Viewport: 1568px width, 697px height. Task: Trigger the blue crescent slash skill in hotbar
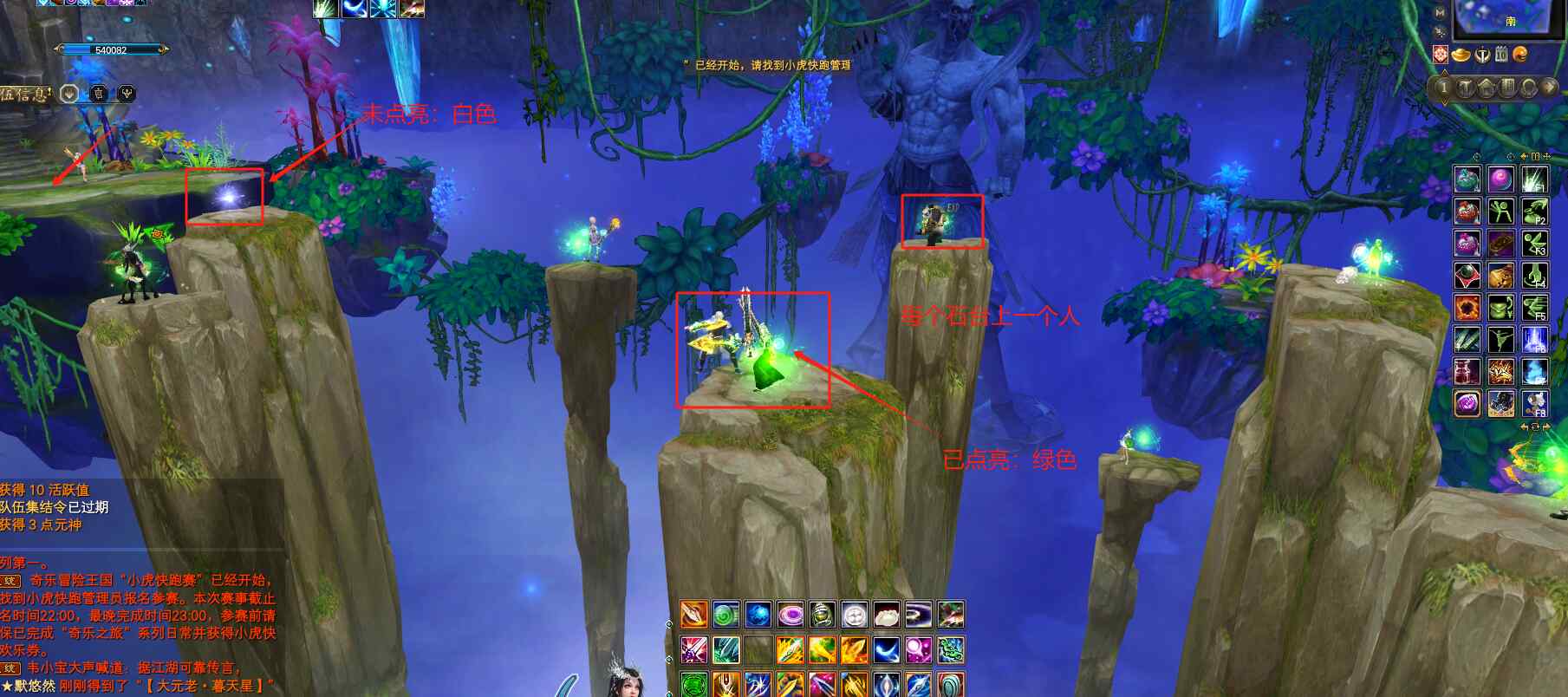[x=886, y=649]
